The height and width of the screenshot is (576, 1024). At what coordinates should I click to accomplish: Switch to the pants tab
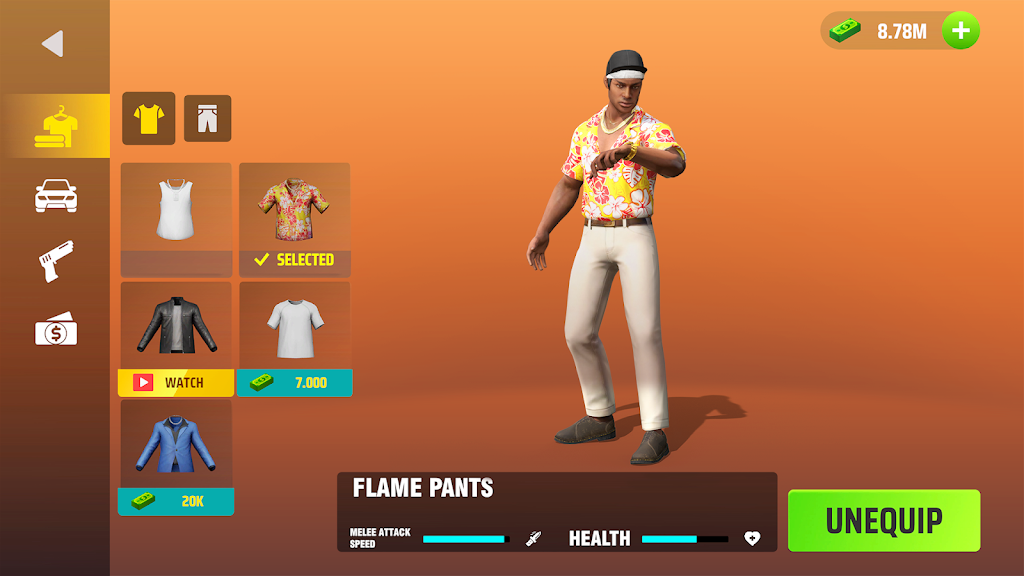coord(207,119)
